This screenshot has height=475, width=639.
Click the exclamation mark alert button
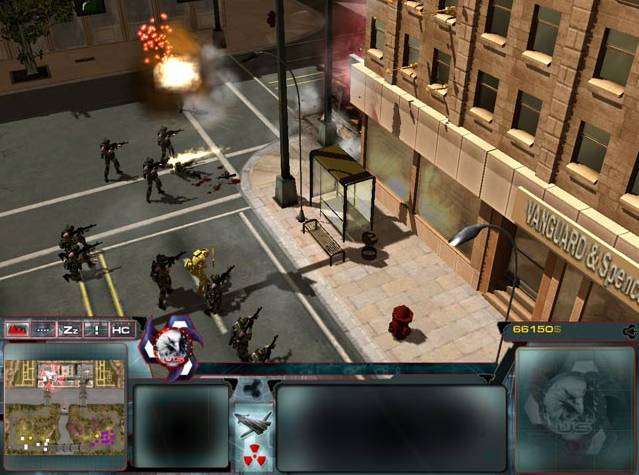point(96,329)
